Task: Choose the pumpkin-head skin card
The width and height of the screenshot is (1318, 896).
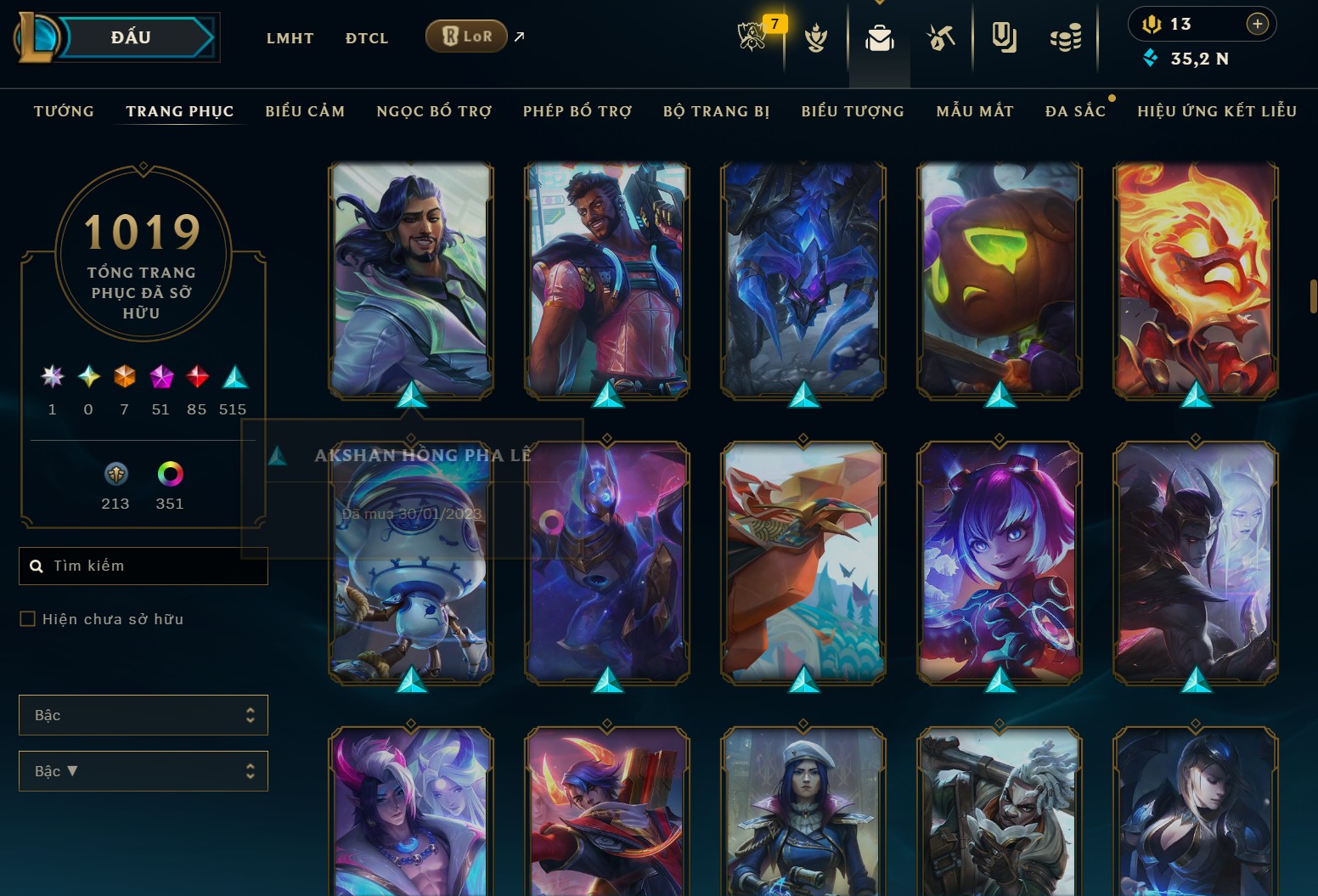Action: (x=999, y=279)
